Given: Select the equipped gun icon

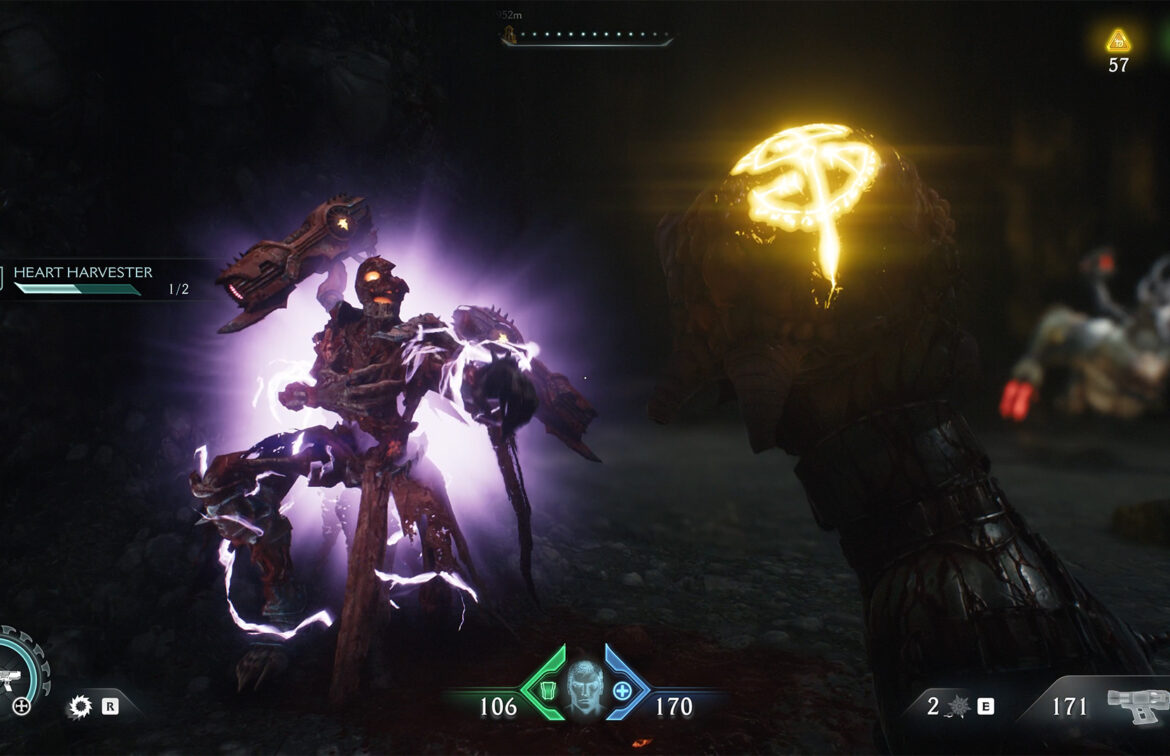Looking at the screenshot, I should 1137,705.
